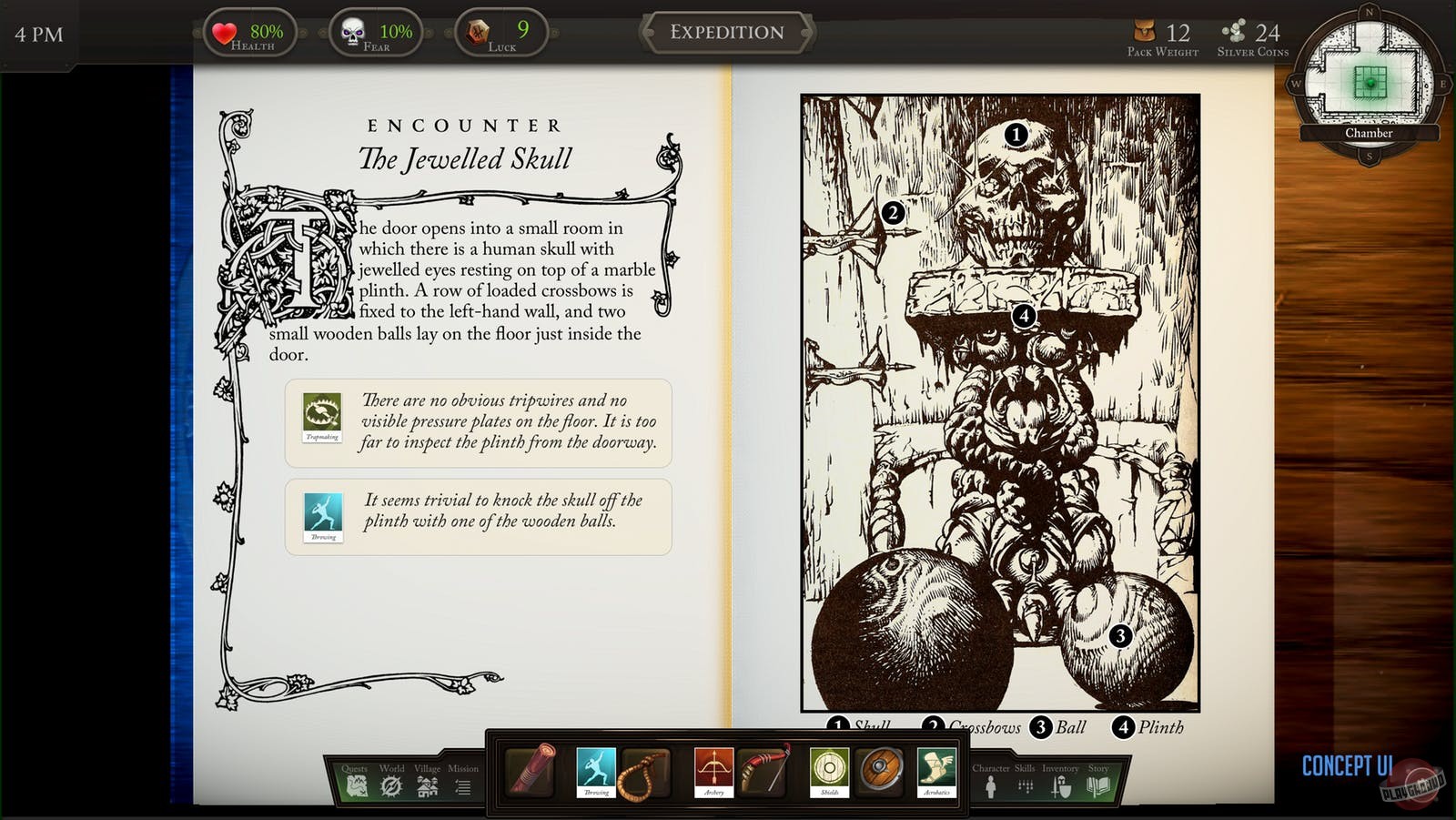Image resolution: width=1456 pixels, height=820 pixels.
Task: Open the Character sheet icon
Action: [991, 787]
